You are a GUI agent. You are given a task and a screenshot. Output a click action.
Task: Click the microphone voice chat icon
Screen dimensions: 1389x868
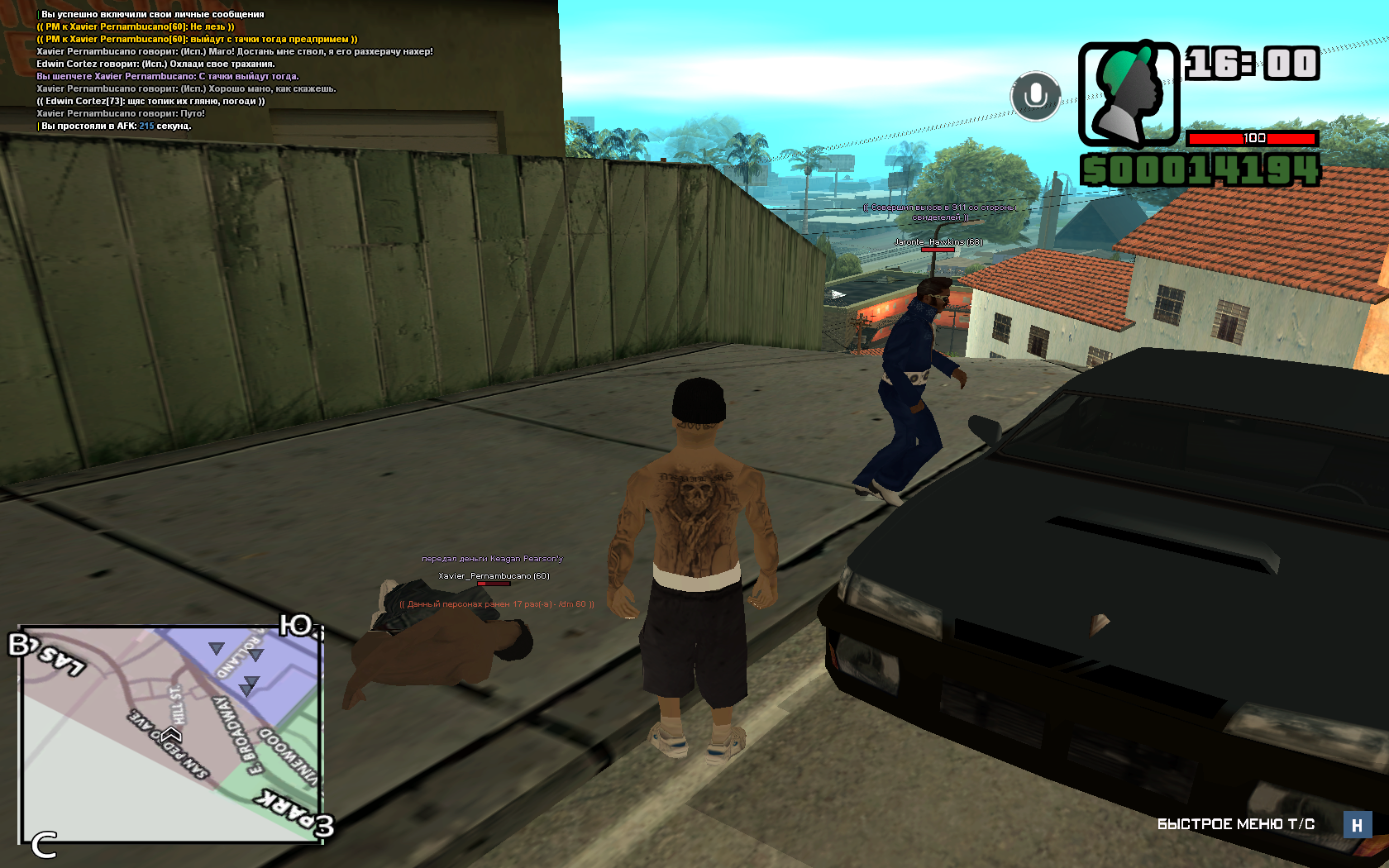click(1035, 96)
